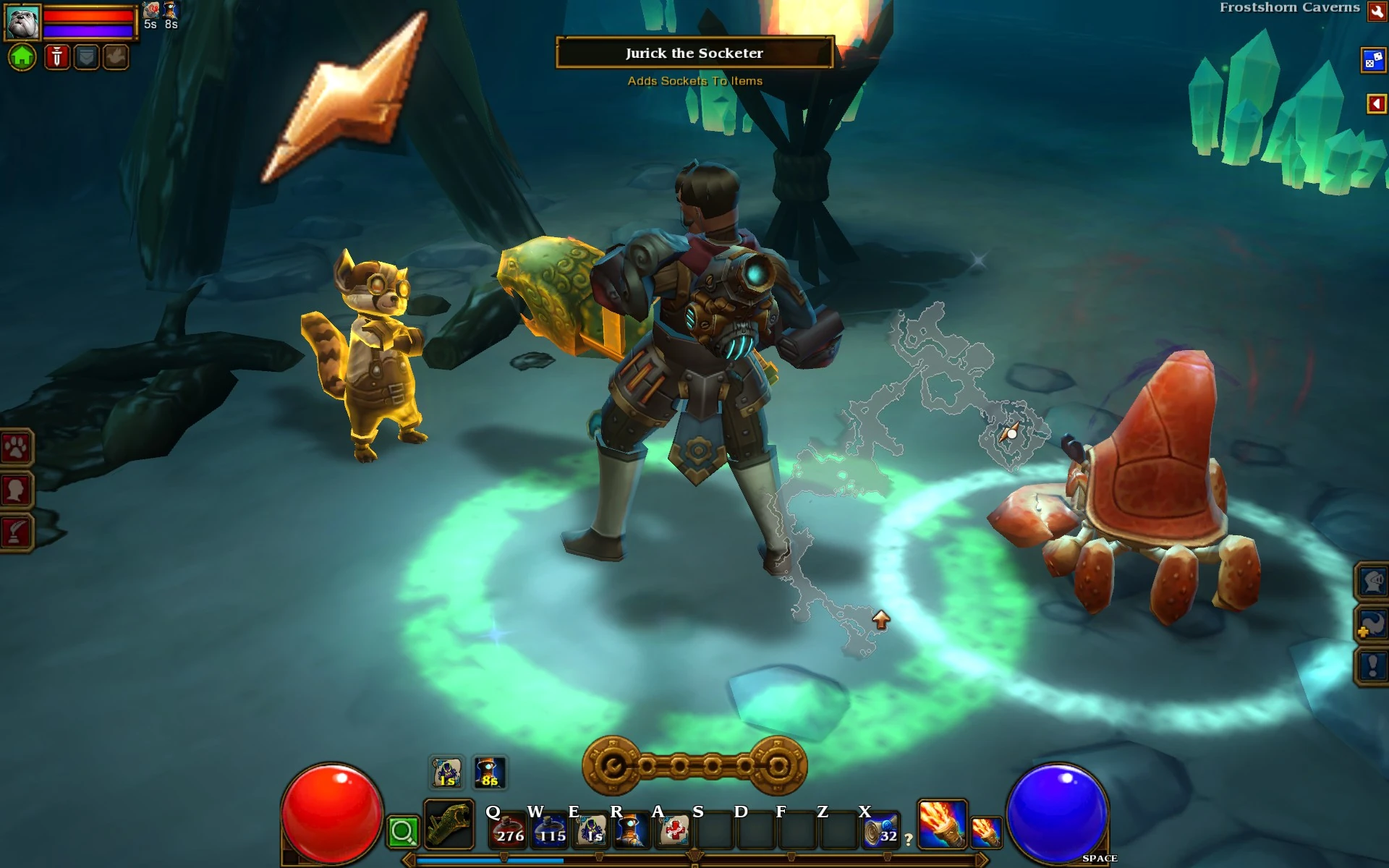This screenshot has width=1389, height=868.
Task: Open the red sword skills panel icon
Action: click(56, 57)
